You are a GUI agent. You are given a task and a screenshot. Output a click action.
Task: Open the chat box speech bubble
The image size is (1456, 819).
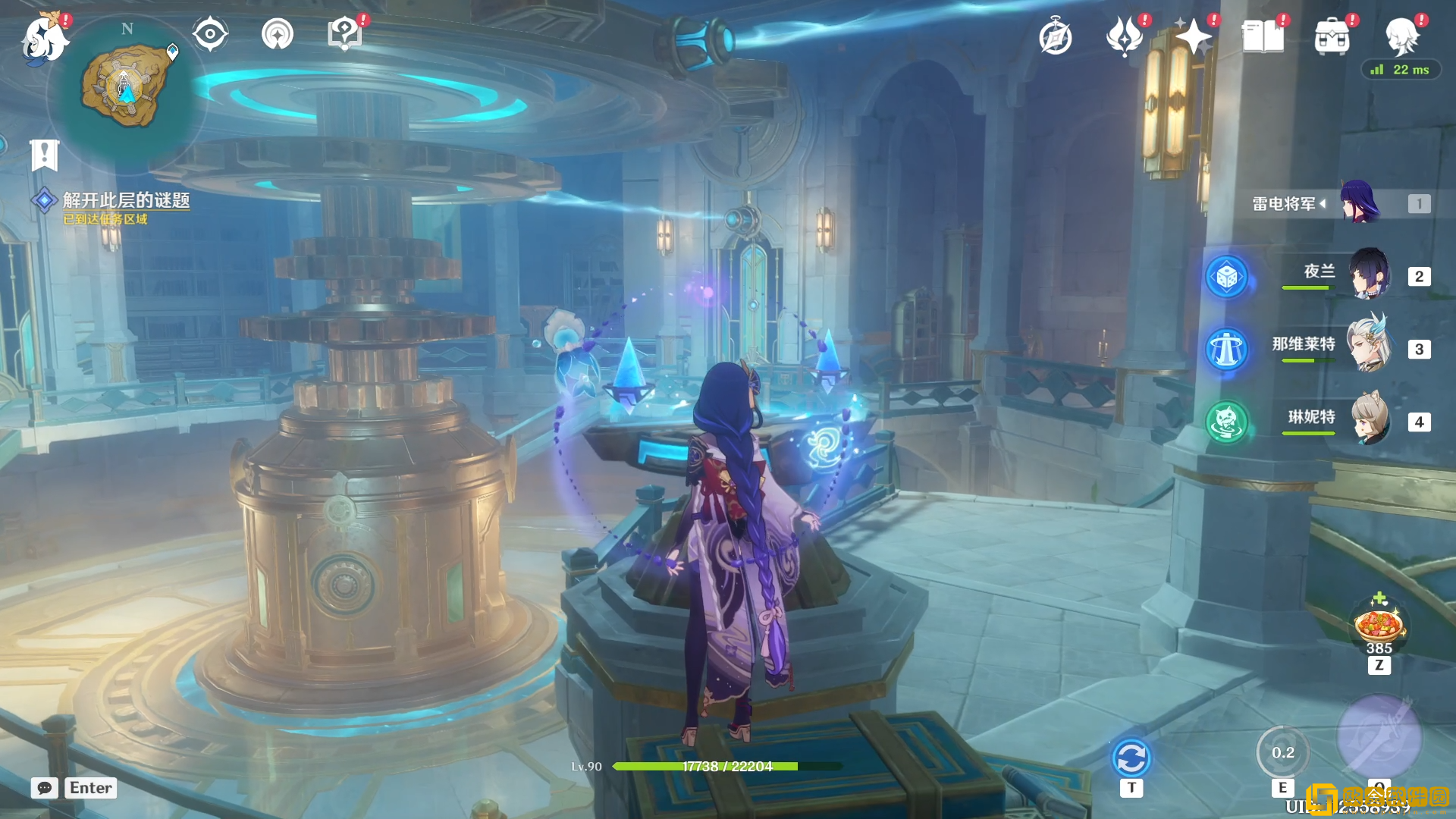coord(45,788)
